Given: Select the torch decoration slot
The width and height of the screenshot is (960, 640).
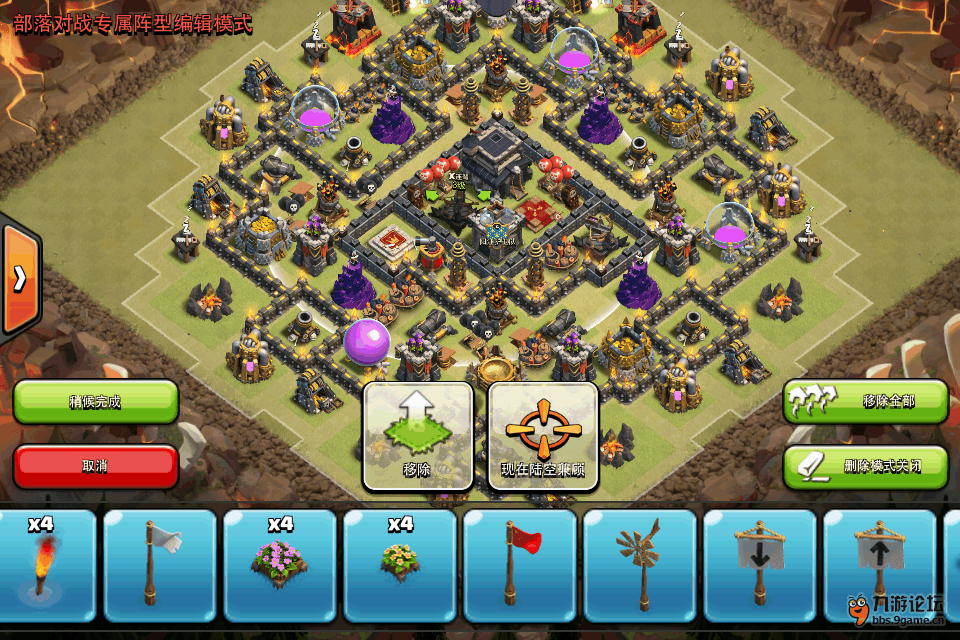Looking at the screenshot, I should click(44, 567).
